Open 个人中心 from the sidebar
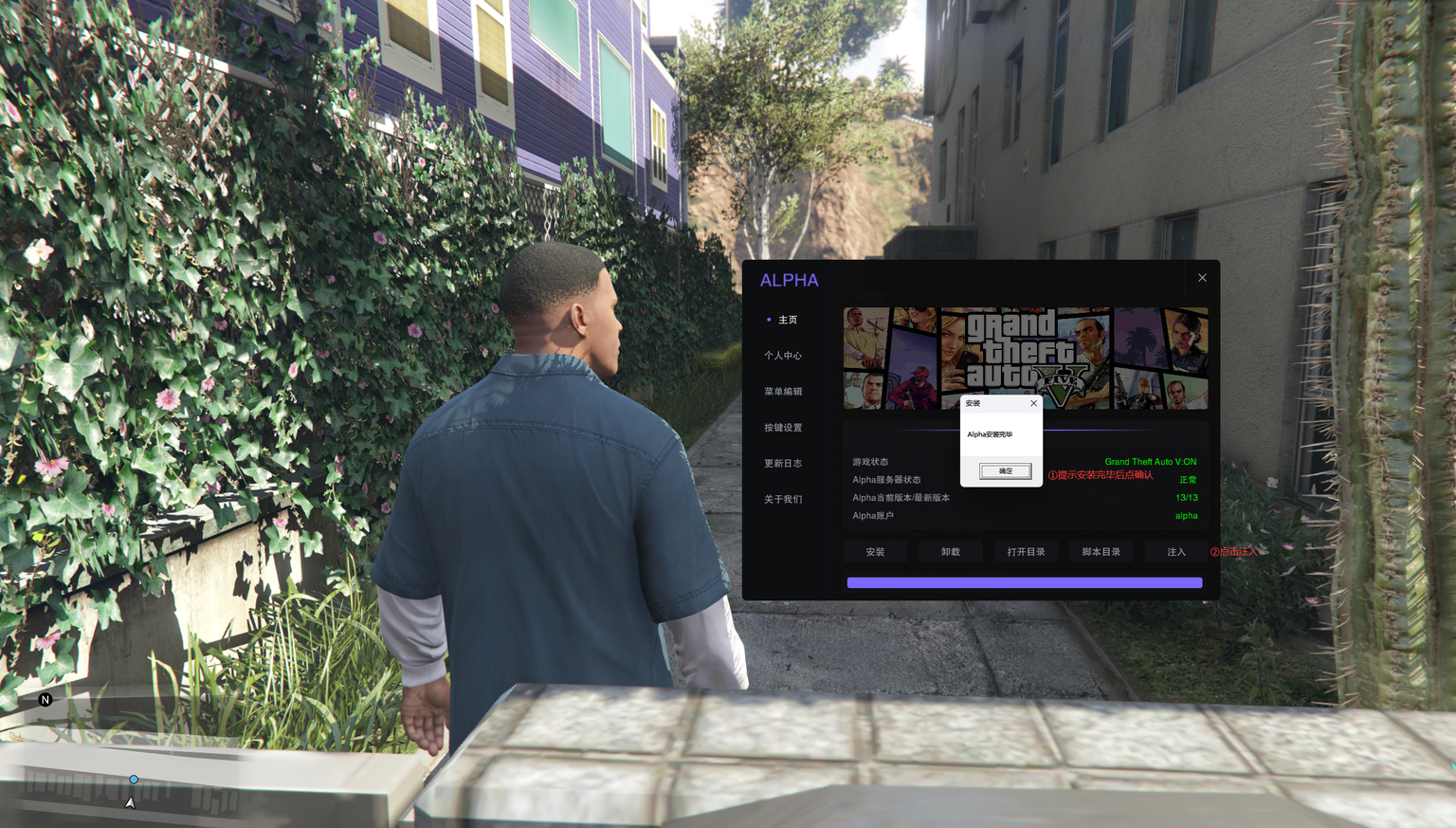The image size is (1456, 828). (x=783, y=356)
